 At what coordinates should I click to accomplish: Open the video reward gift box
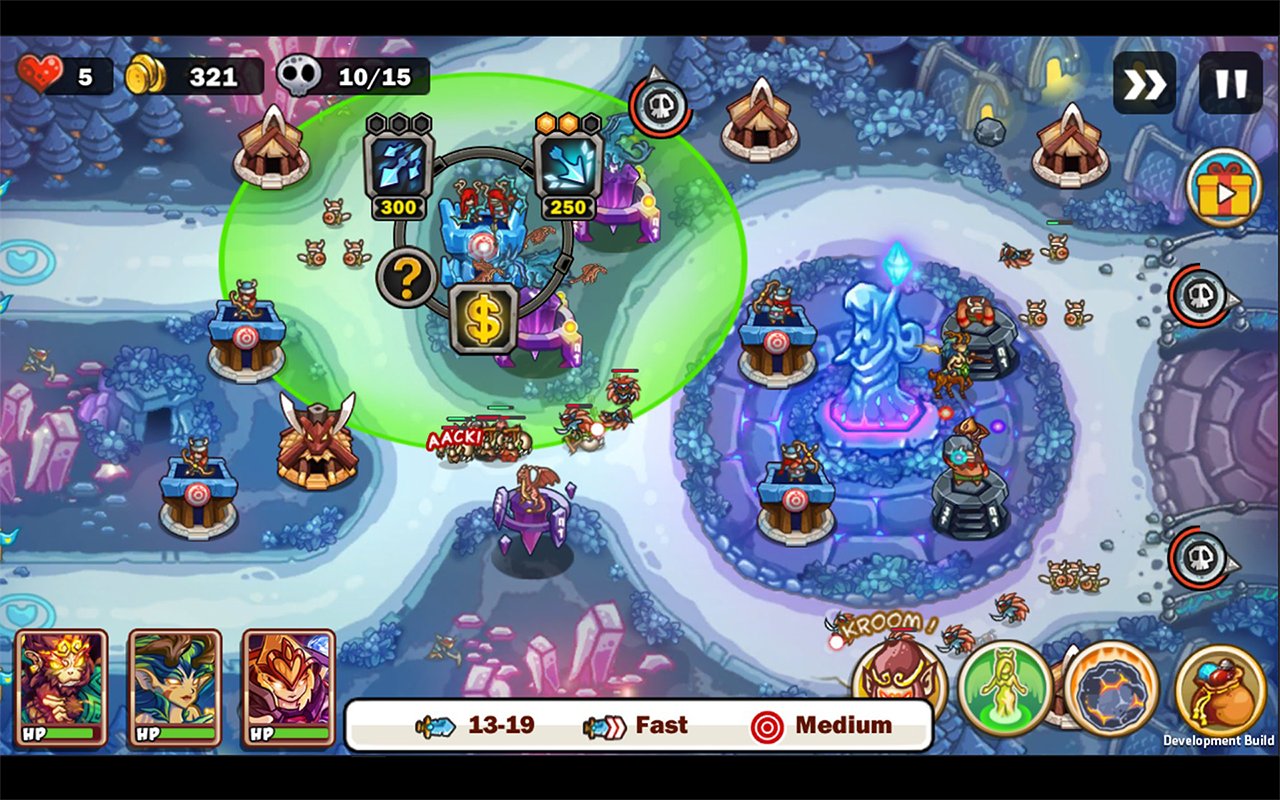[1224, 188]
